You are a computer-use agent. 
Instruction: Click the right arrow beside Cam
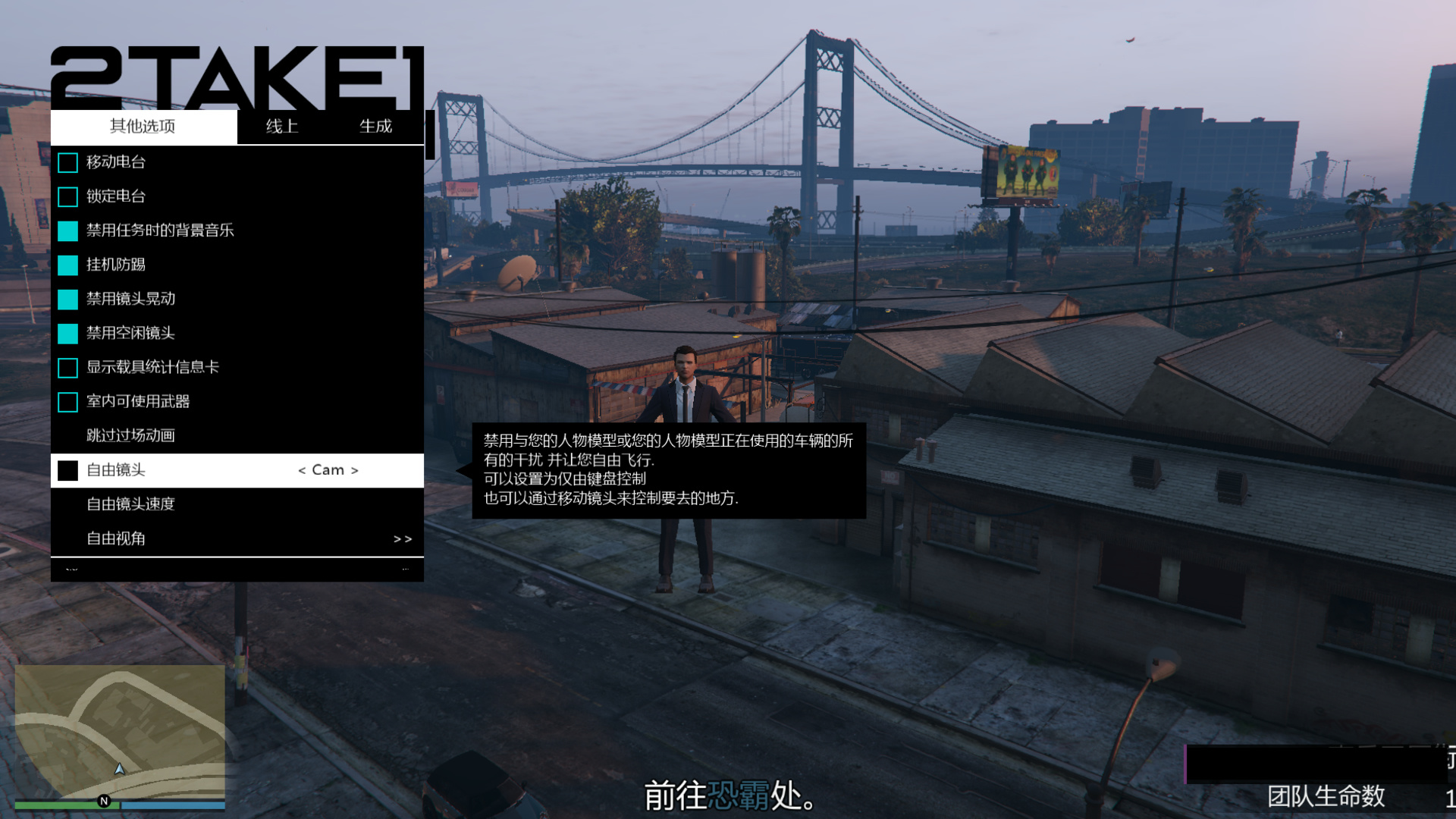click(x=355, y=471)
